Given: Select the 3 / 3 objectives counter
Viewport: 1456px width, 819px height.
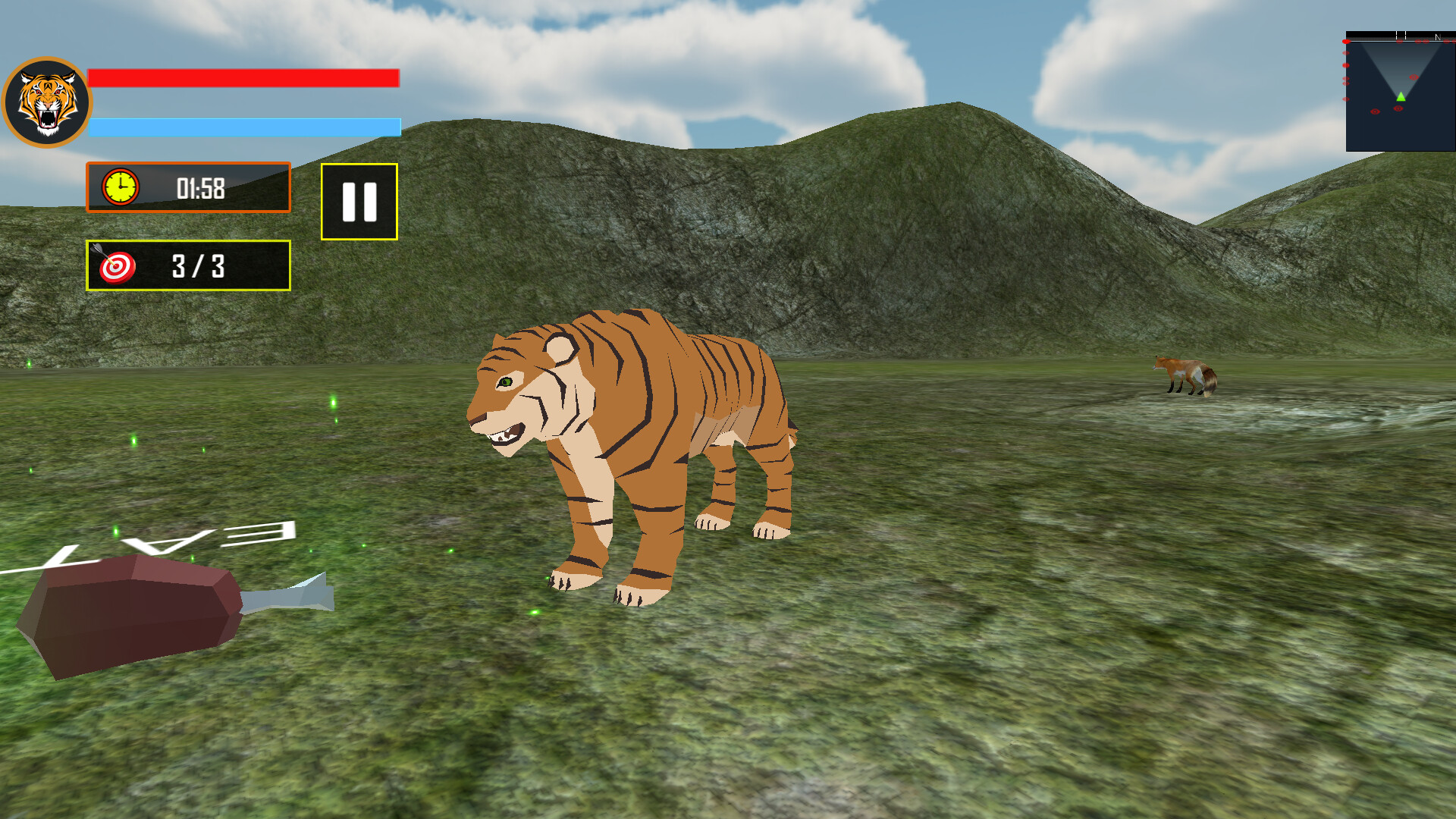Looking at the screenshot, I should click(201, 267).
